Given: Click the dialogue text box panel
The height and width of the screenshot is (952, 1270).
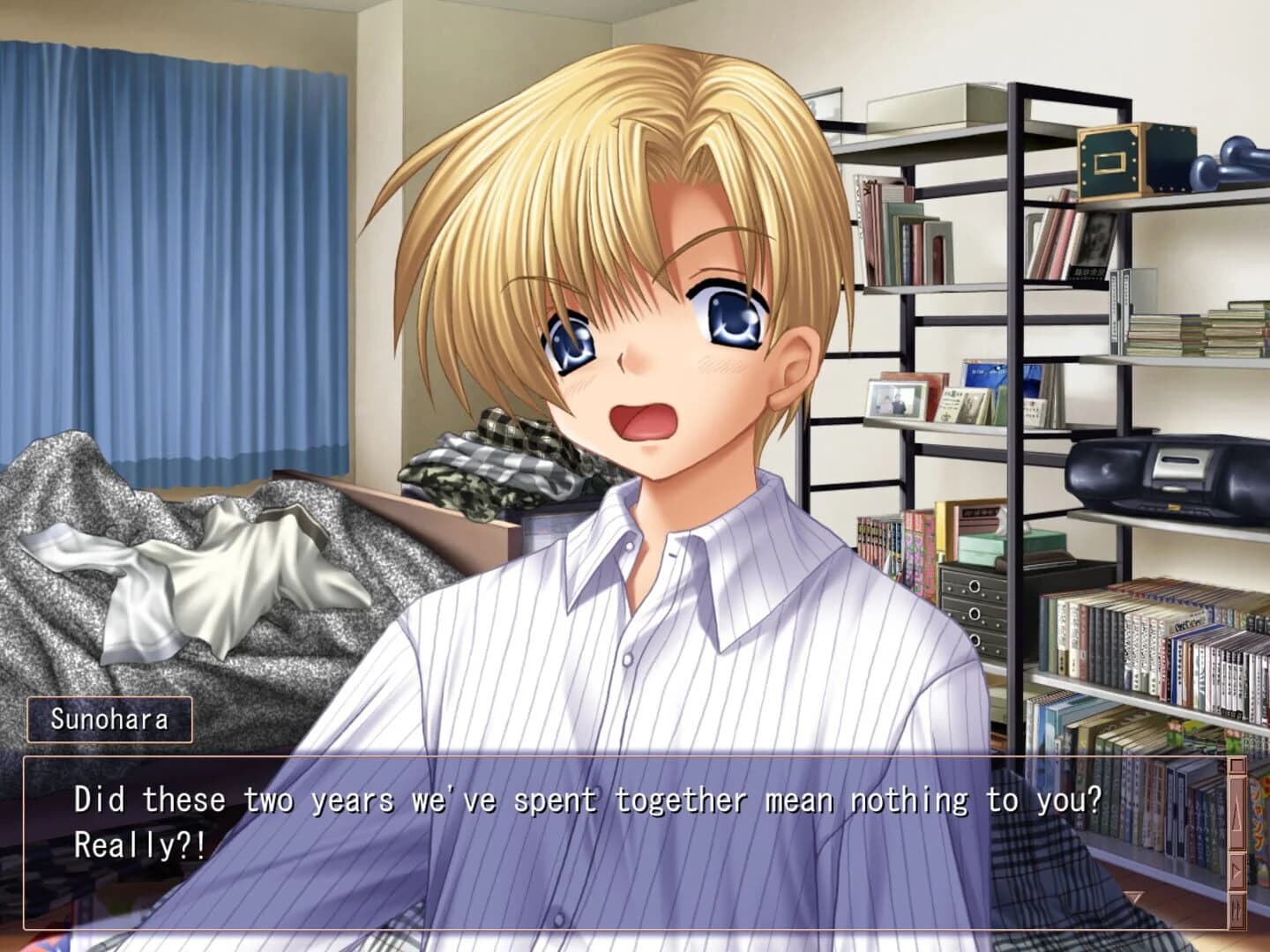Looking at the screenshot, I should [x=617, y=837].
